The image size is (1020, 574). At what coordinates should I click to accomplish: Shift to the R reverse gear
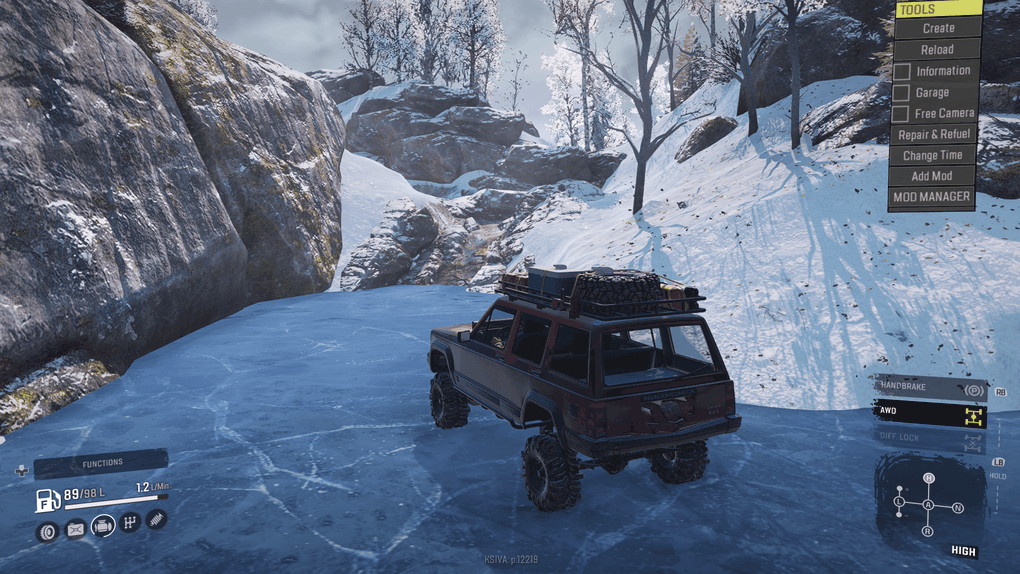click(928, 531)
